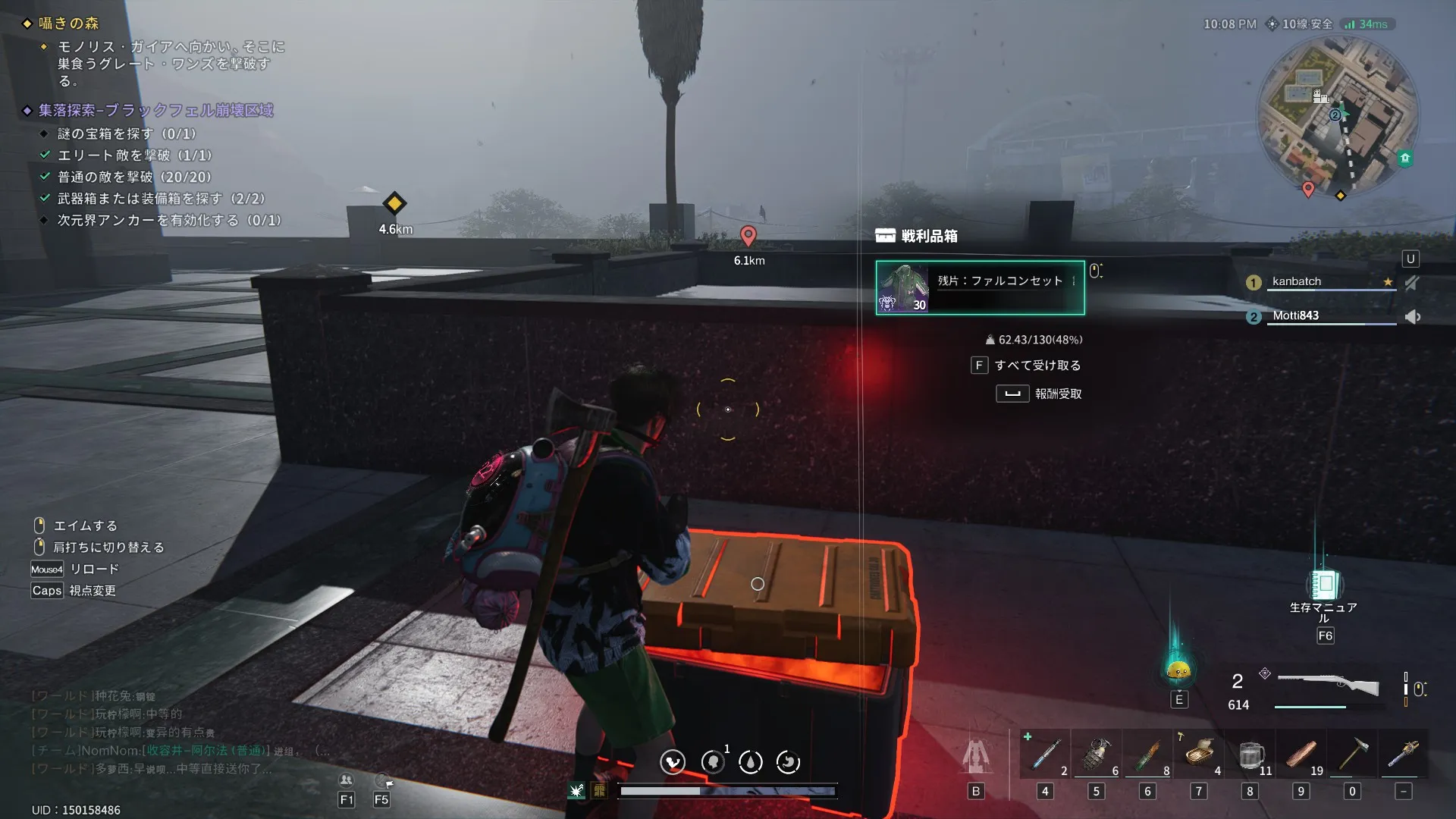
Task: Select the molotov bottle hotbar slot
Action: [x=1148, y=755]
